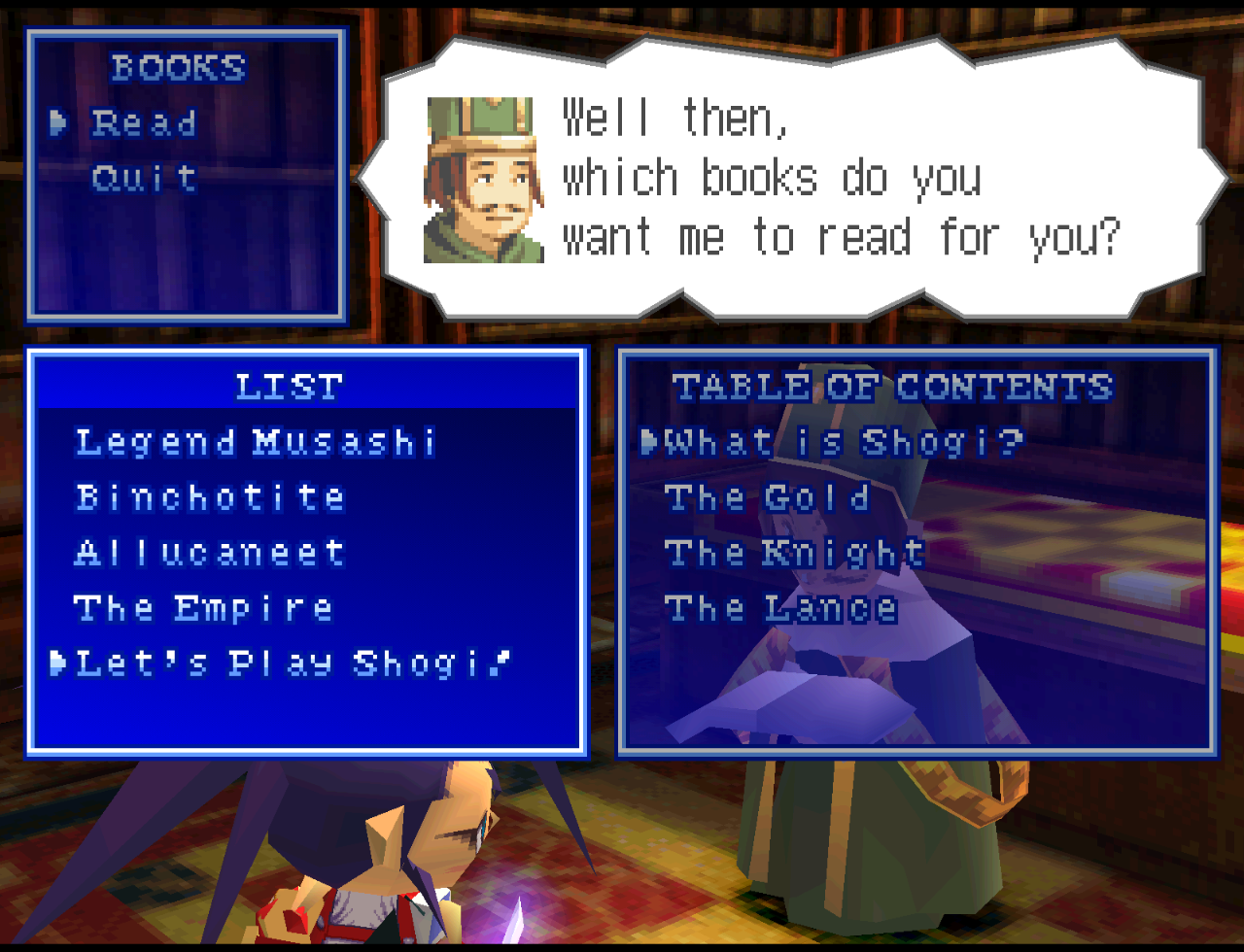
Task: Choose The Lance chapter
Action: click(780, 609)
